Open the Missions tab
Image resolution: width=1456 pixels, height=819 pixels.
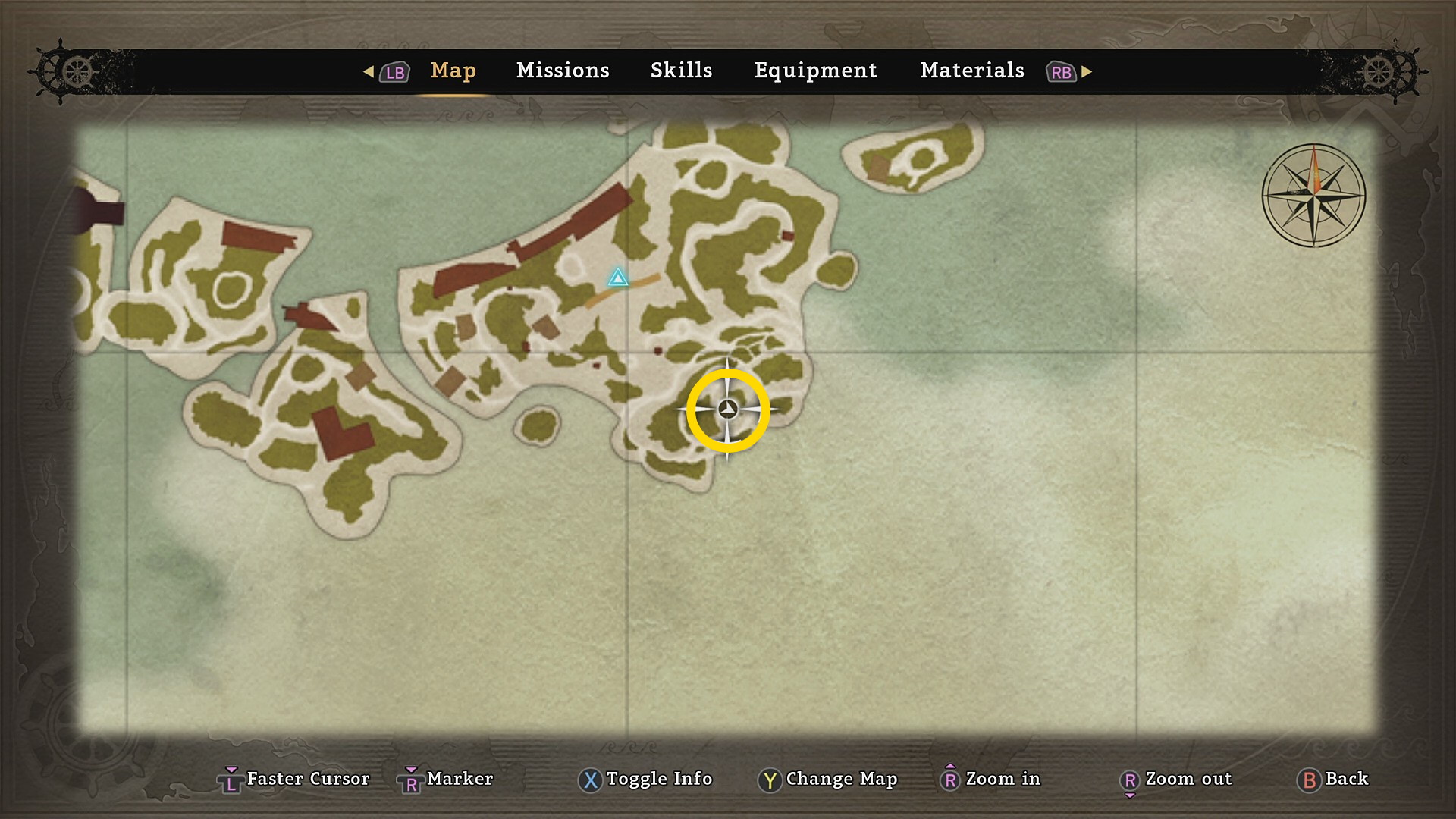click(563, 71)
